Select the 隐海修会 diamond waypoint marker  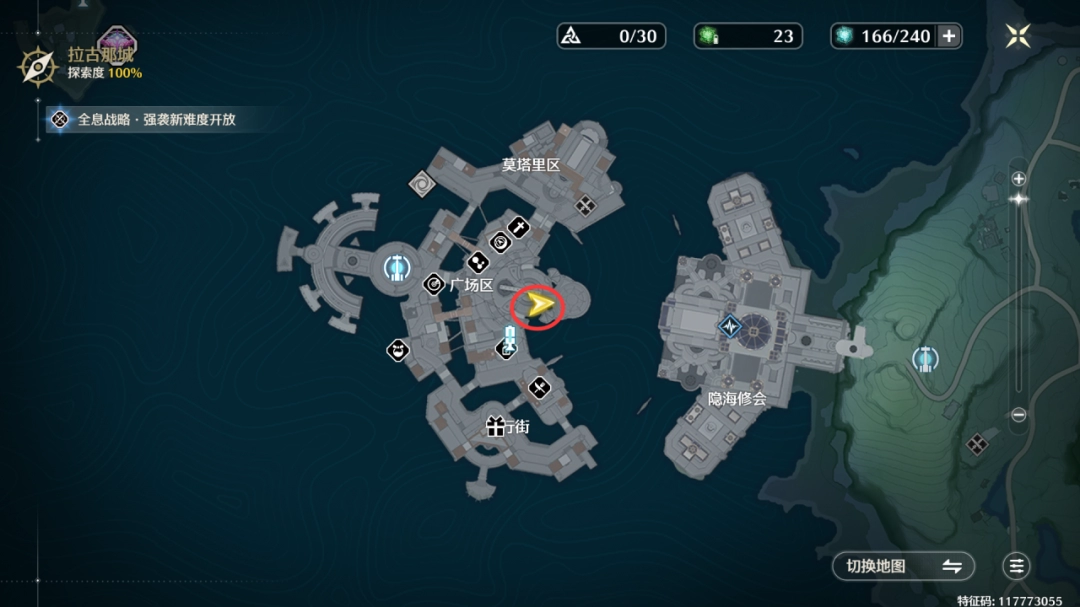[730, 326]
